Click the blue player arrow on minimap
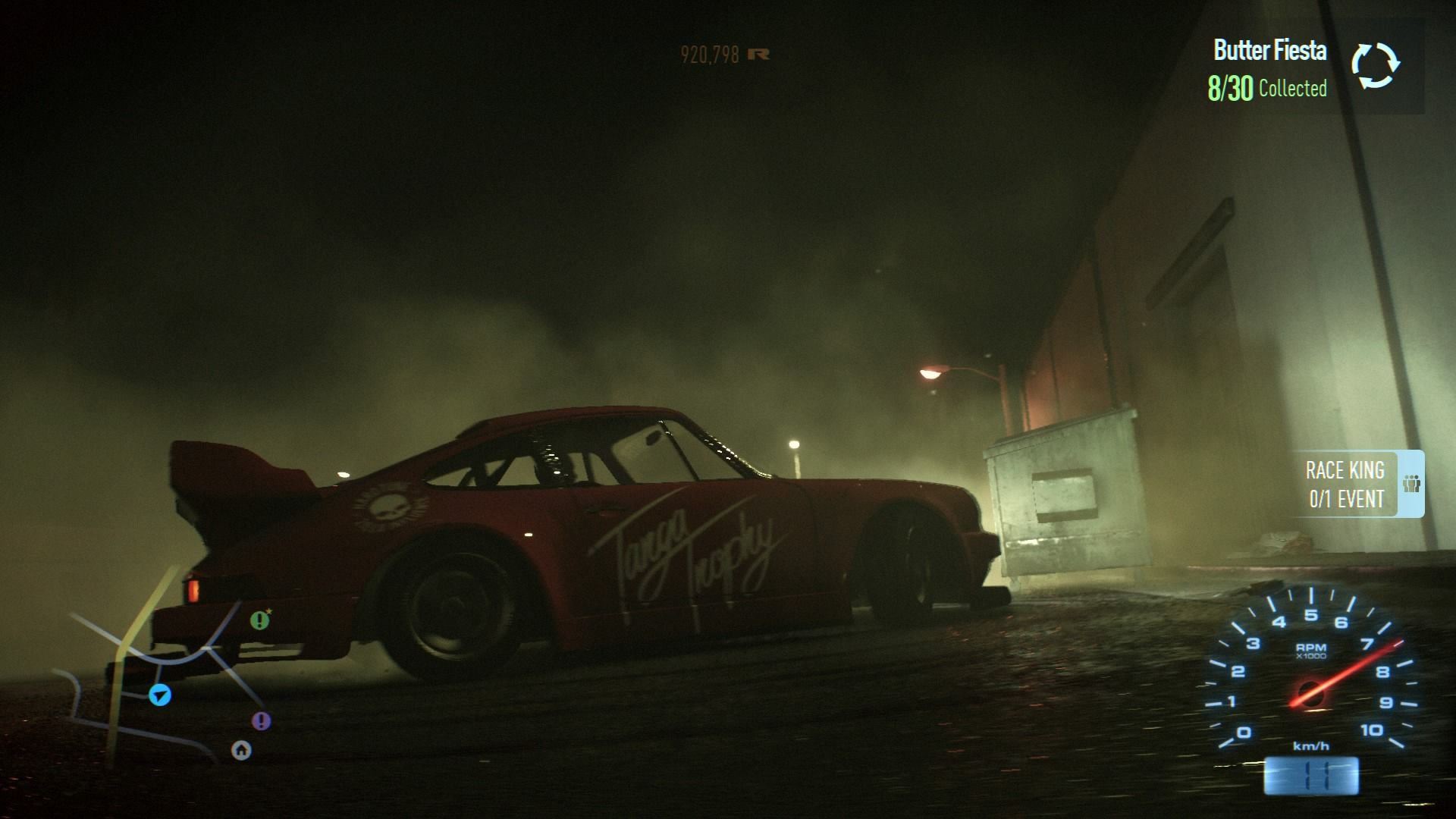This screenshot has height=819, width=1456. tap(160, 694)
